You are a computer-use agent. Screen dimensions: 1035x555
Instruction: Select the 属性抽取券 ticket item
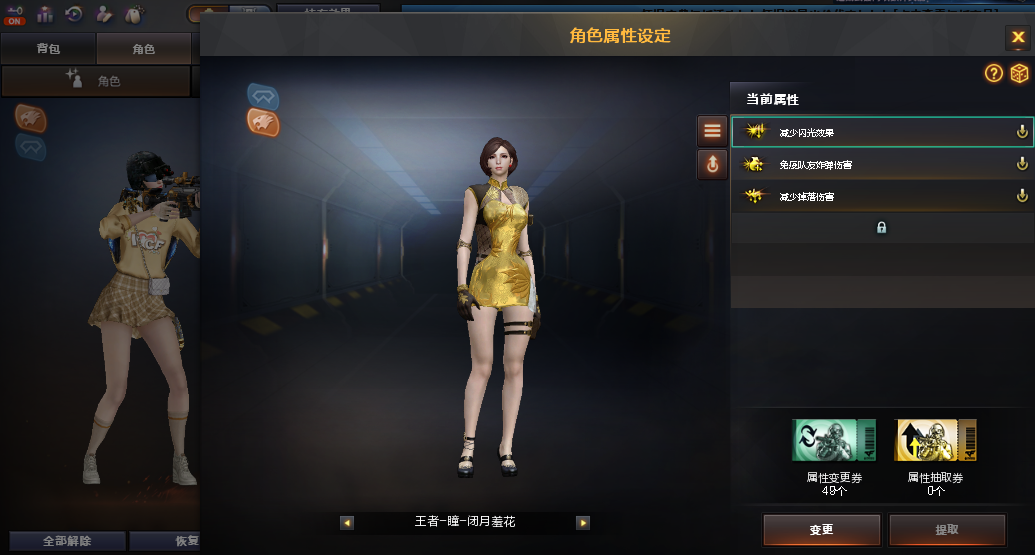tap(935, 440)
